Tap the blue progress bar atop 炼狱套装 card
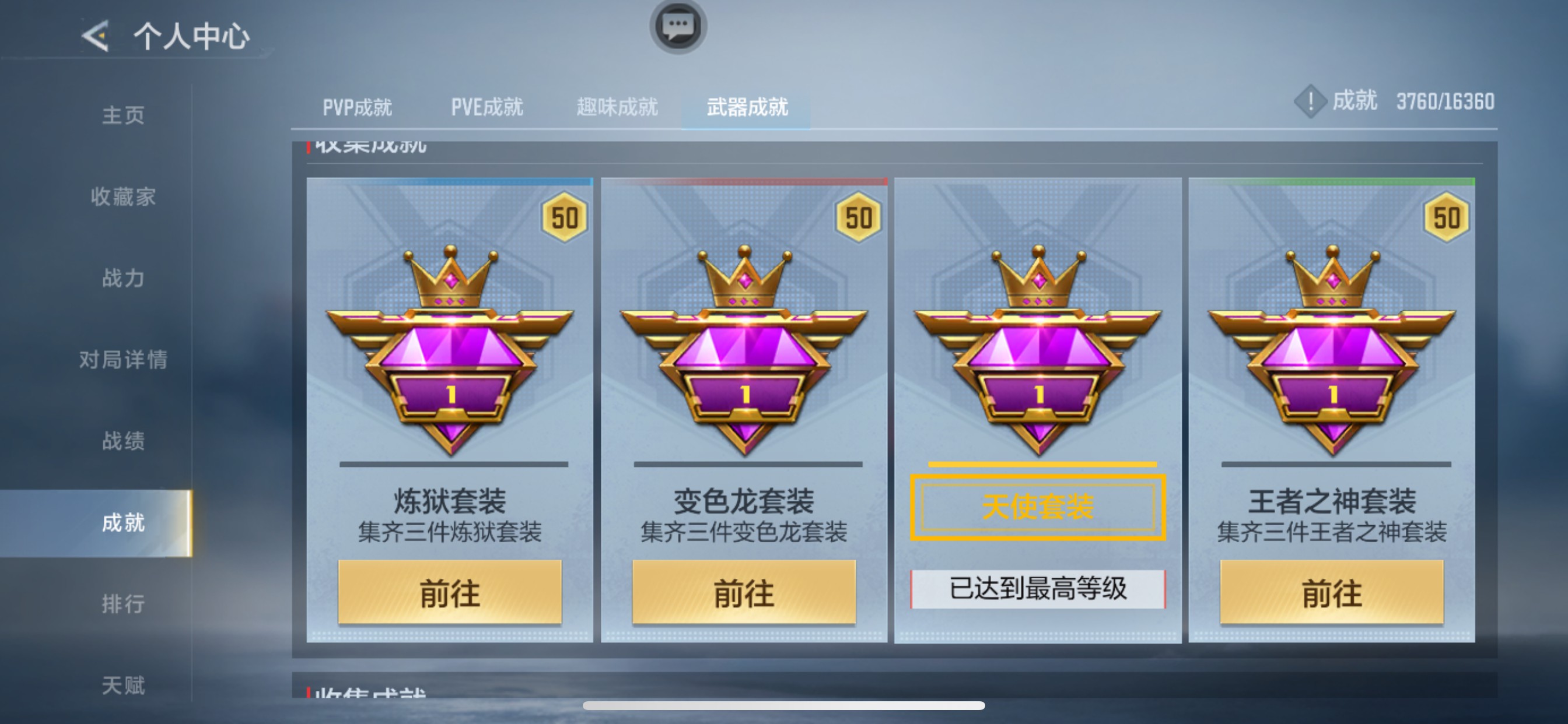1568x724 pixels. click(450, 181)
